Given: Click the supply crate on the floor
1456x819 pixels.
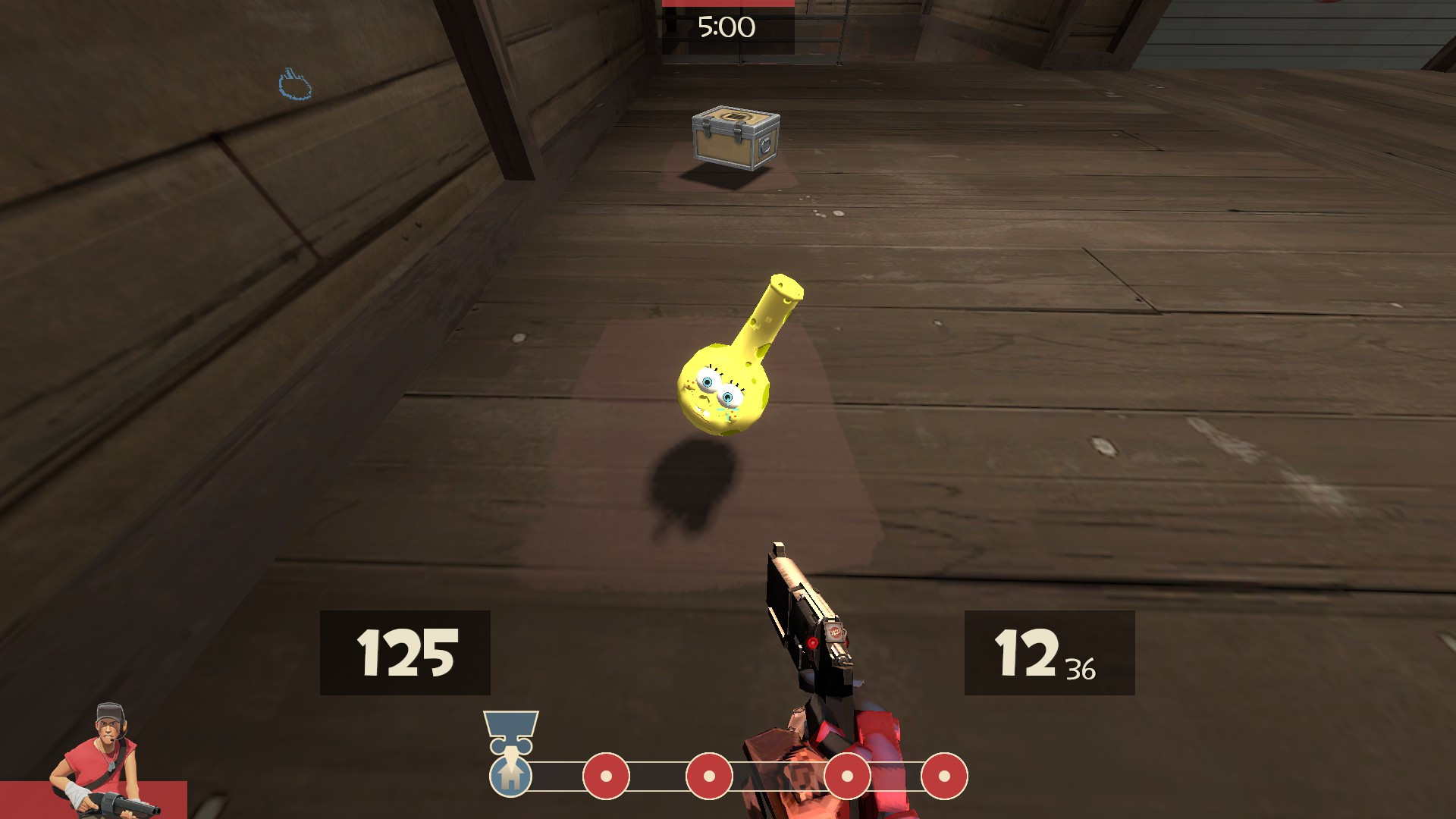Looking at the screenshot, I should pyautogui.click(x=732, y=140).
